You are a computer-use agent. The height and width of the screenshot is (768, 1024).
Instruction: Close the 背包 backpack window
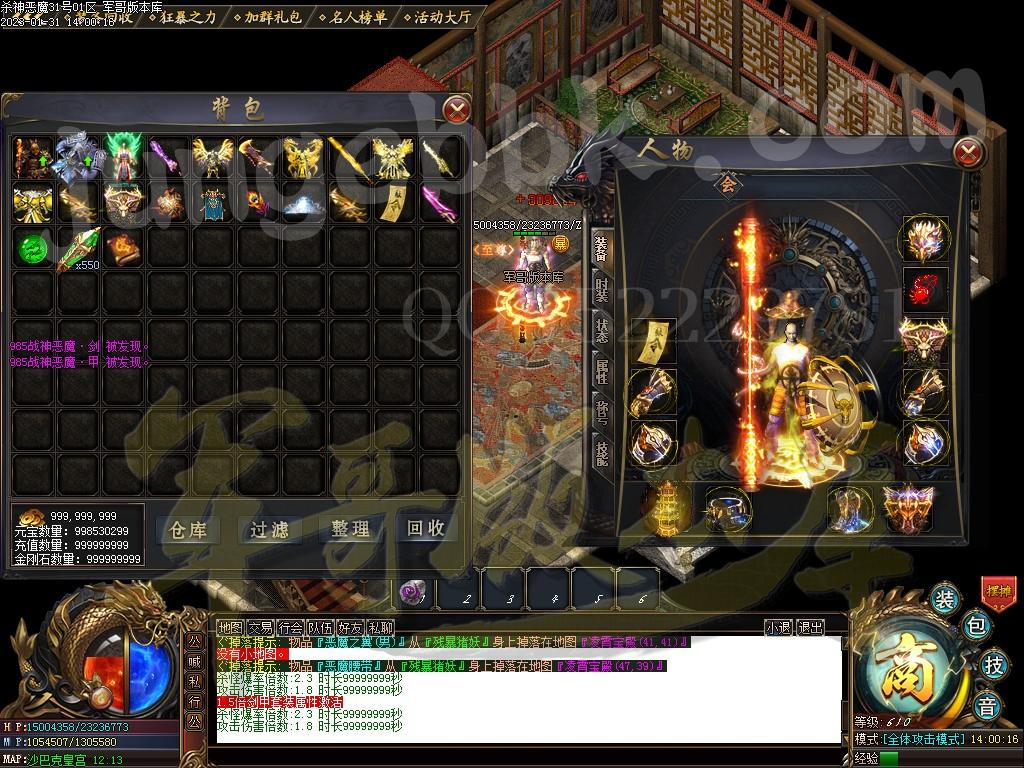pos(456,108)
